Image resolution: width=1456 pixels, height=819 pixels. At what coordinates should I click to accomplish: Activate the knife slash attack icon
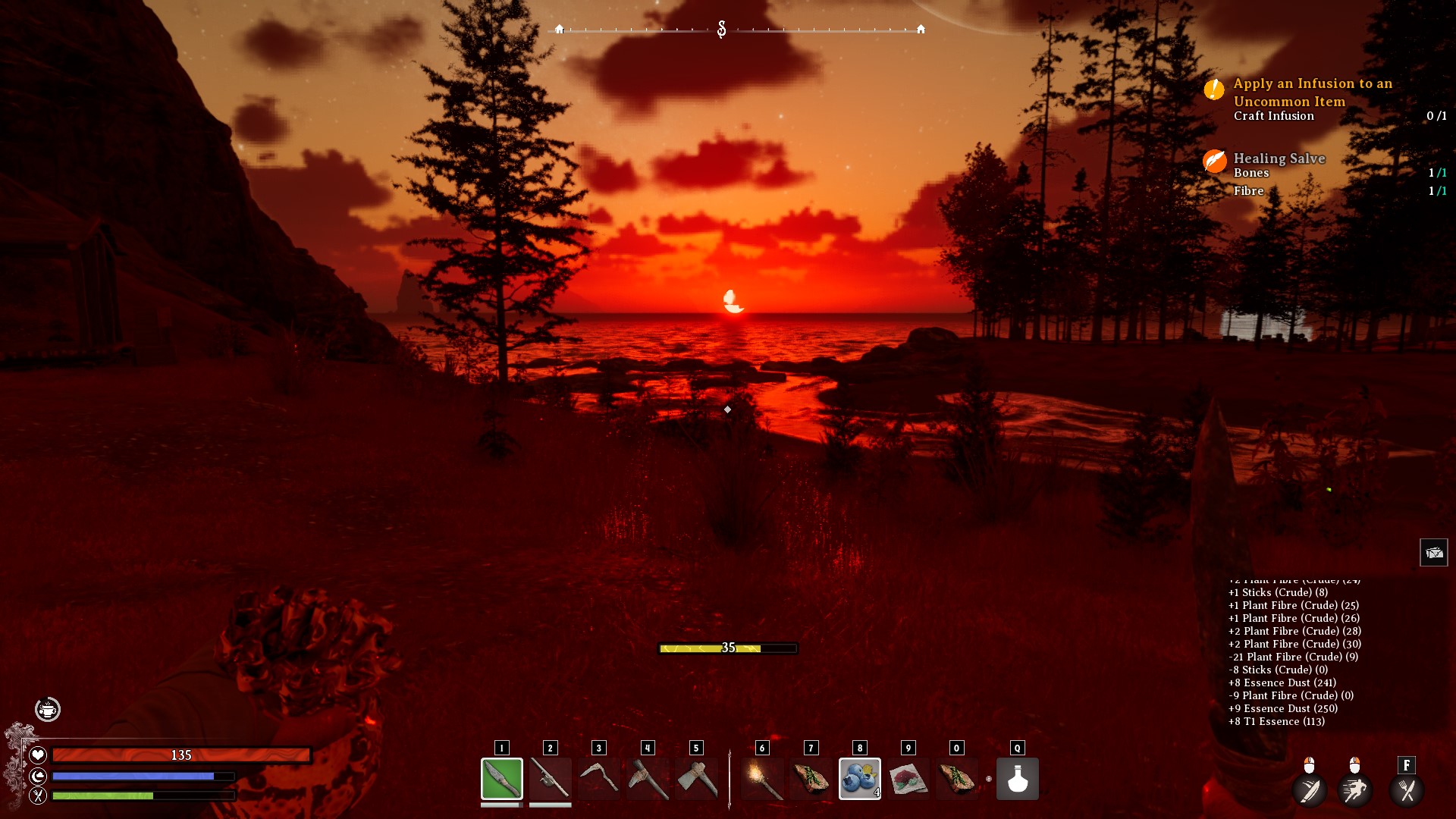point(1310,790)
